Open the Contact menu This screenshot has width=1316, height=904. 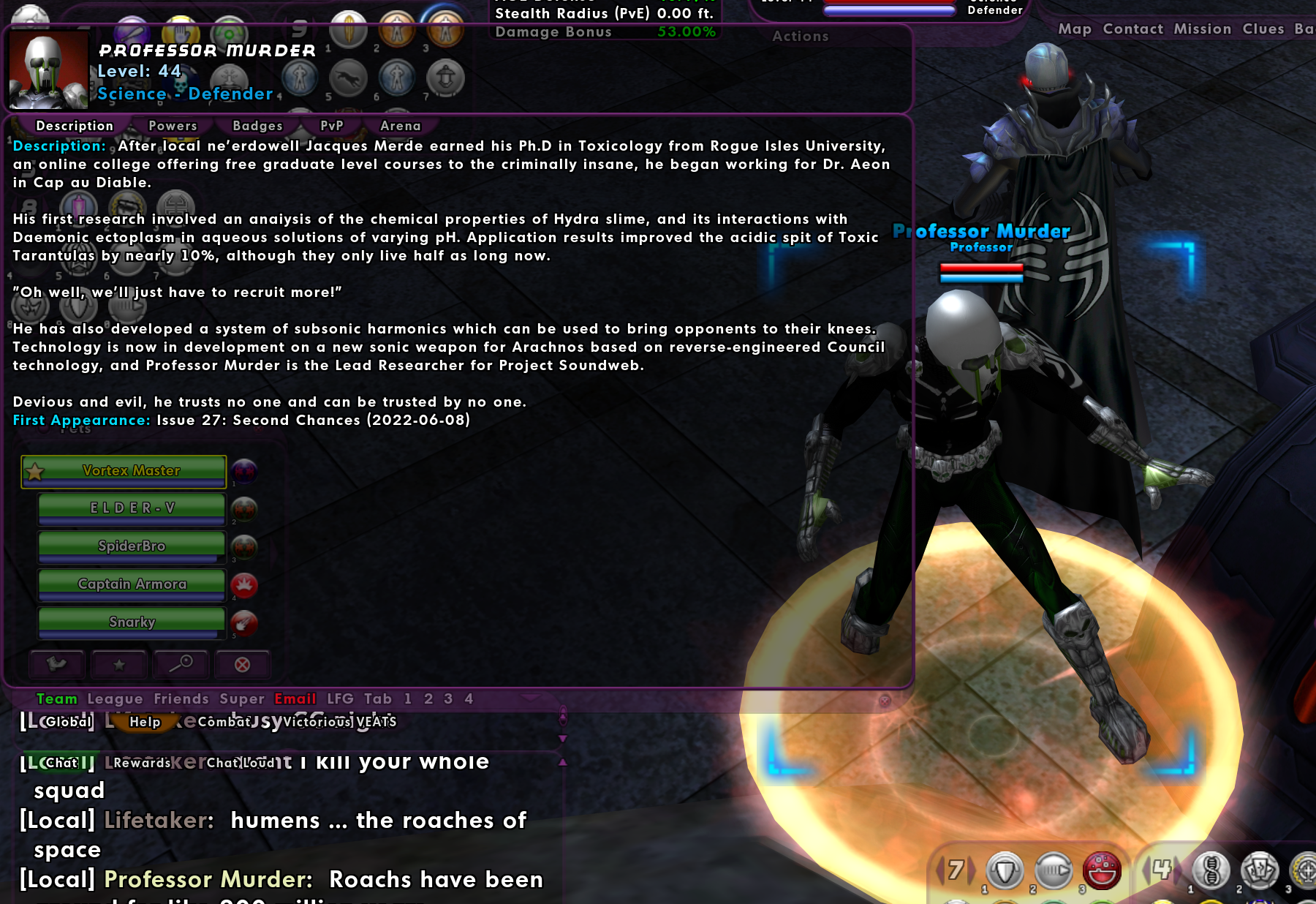click(x=1132, y=29)
